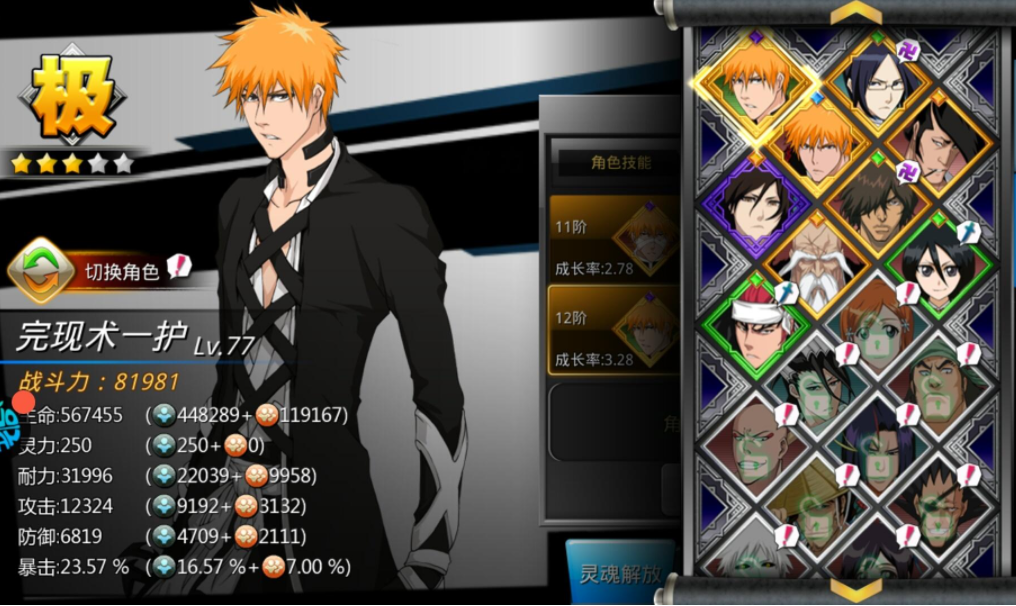Choose the glasses-wearing Uryu portrait

876,86
